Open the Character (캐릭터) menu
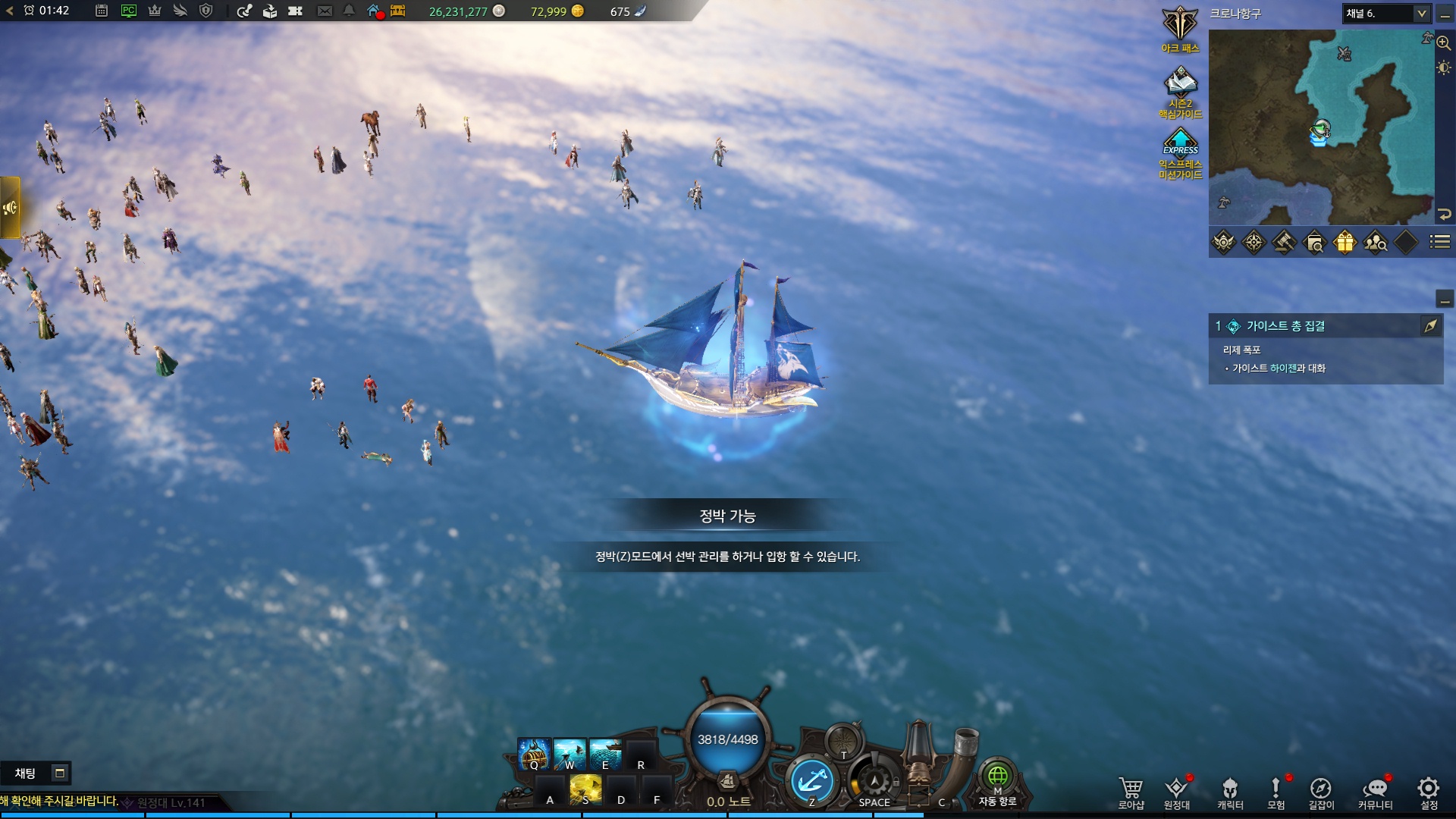 click(x=1230, y=790)
